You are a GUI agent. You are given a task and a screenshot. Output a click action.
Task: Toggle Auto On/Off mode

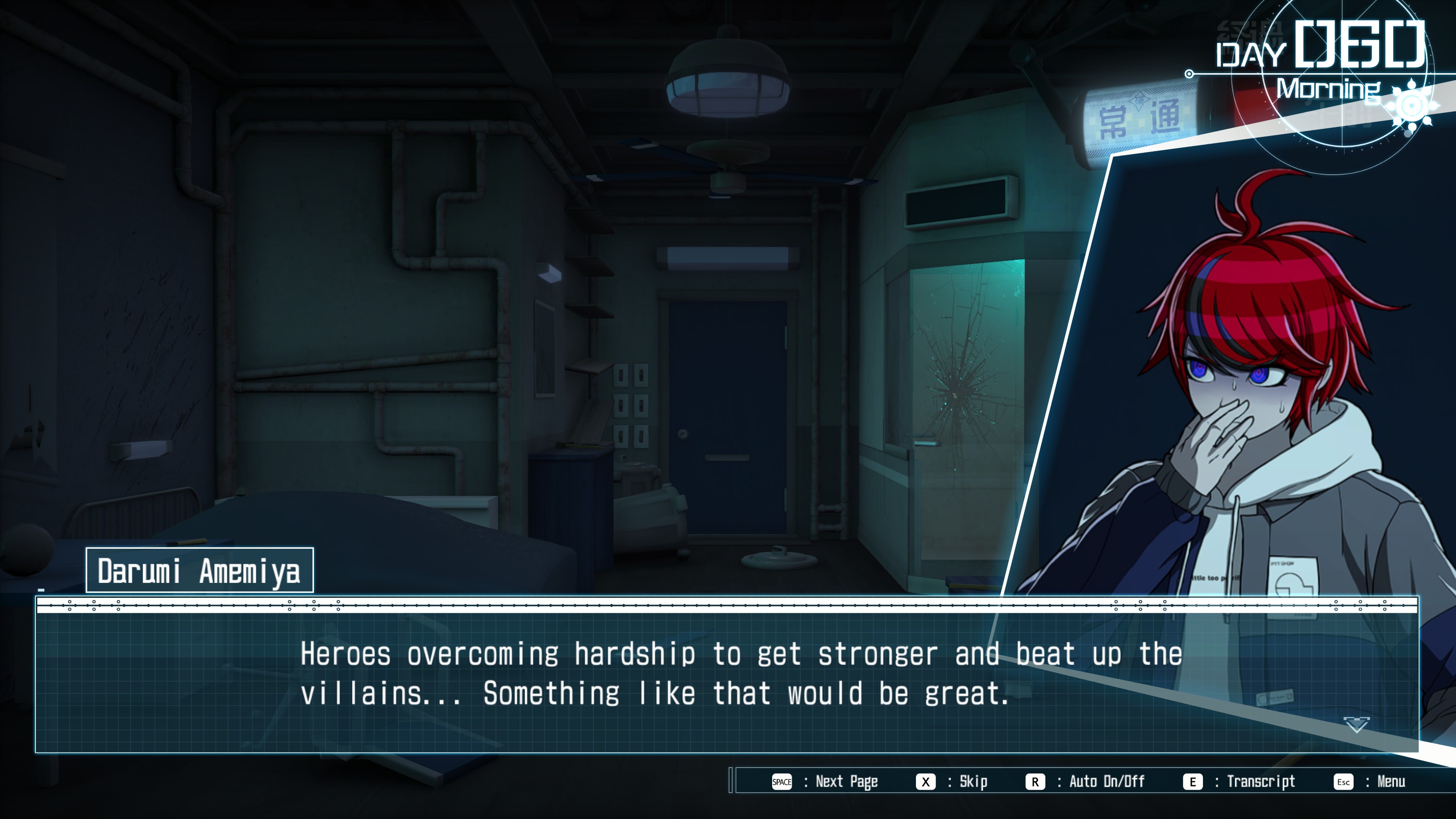1085,782
